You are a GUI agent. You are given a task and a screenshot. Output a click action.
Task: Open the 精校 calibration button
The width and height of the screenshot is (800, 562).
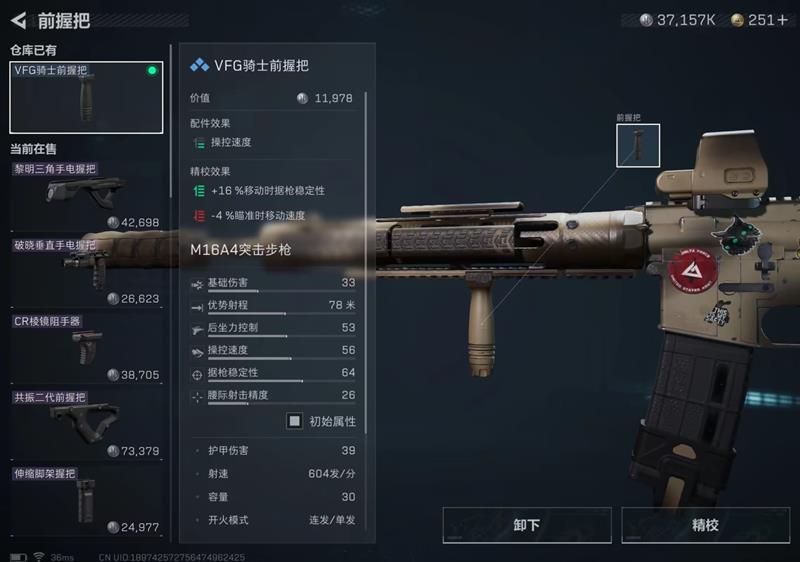[705, 525]
